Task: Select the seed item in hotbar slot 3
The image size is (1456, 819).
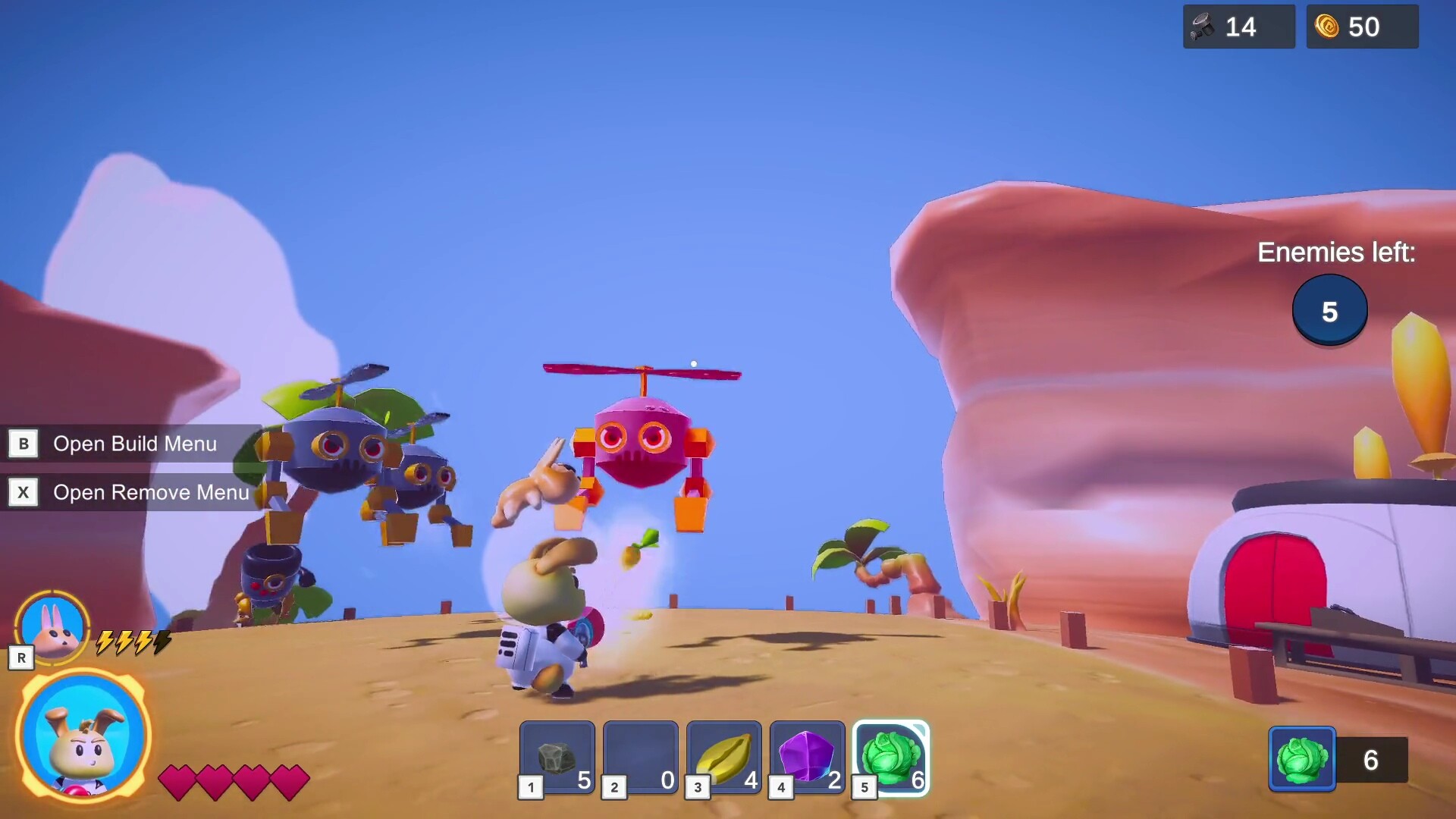Action: click(724, 757)
